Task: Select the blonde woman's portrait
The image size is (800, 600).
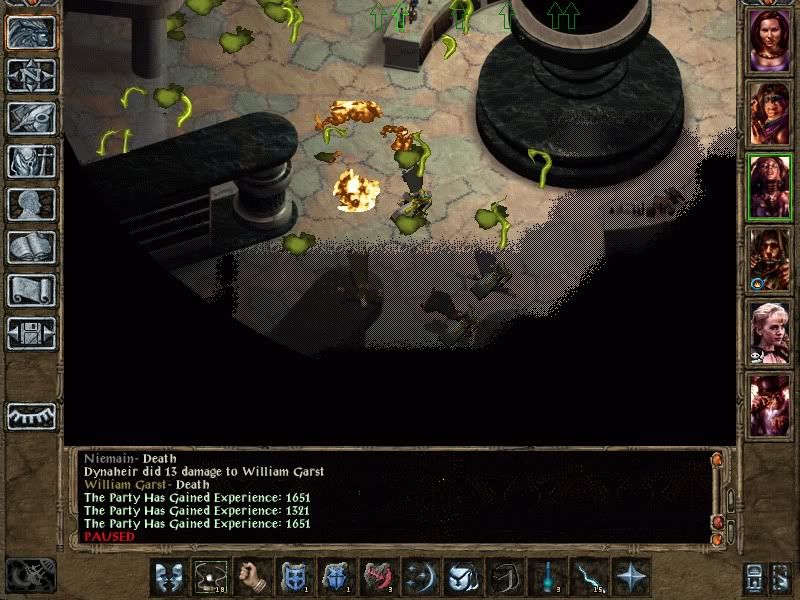Action: coord(770,332)
